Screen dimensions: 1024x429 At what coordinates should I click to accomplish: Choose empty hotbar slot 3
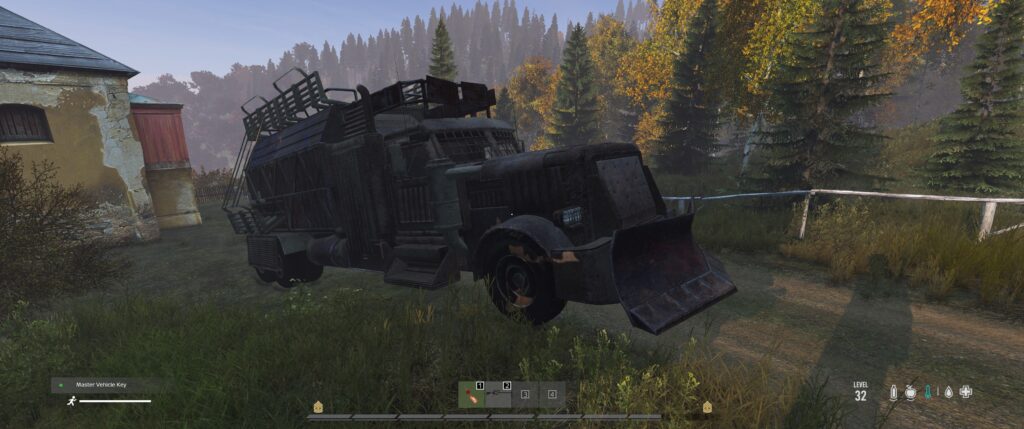(525, 394)
